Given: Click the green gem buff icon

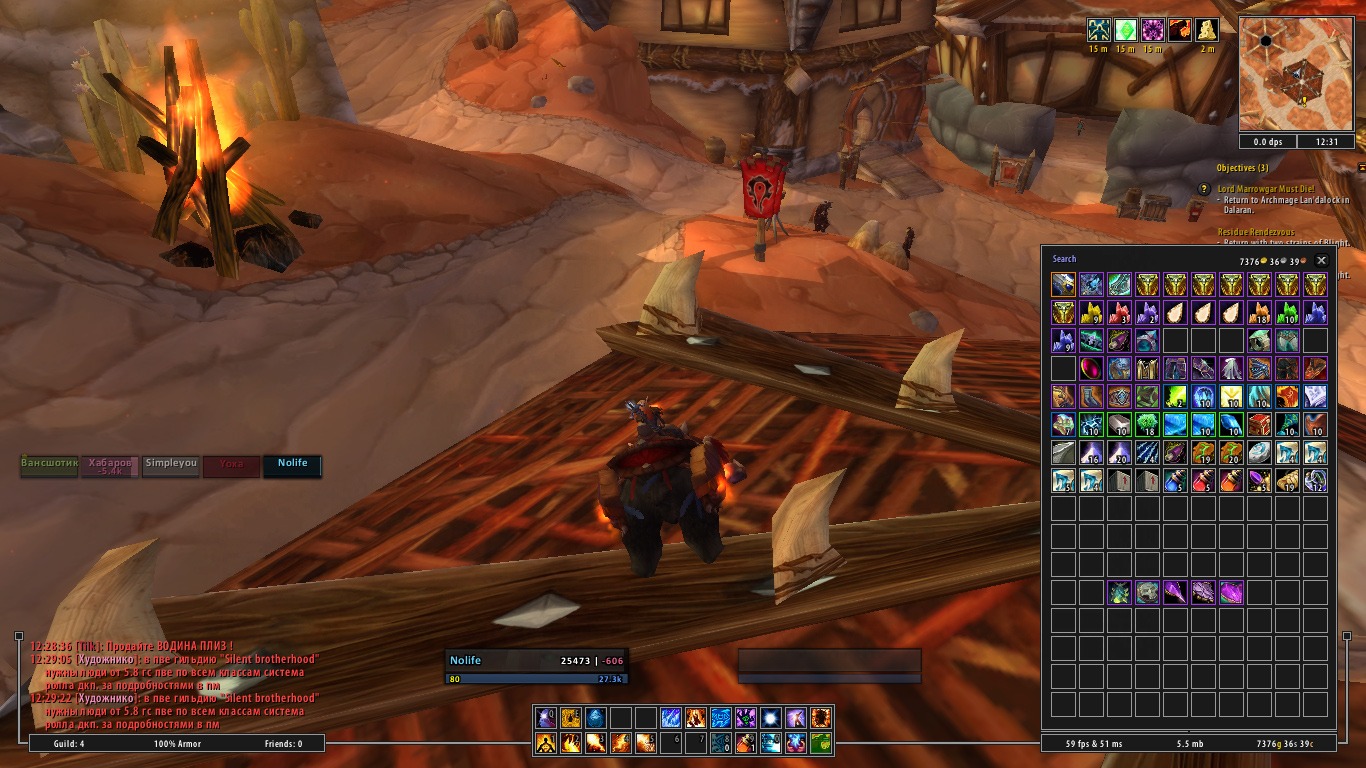Looking at the screenshot, I should tap(1126, 30).
